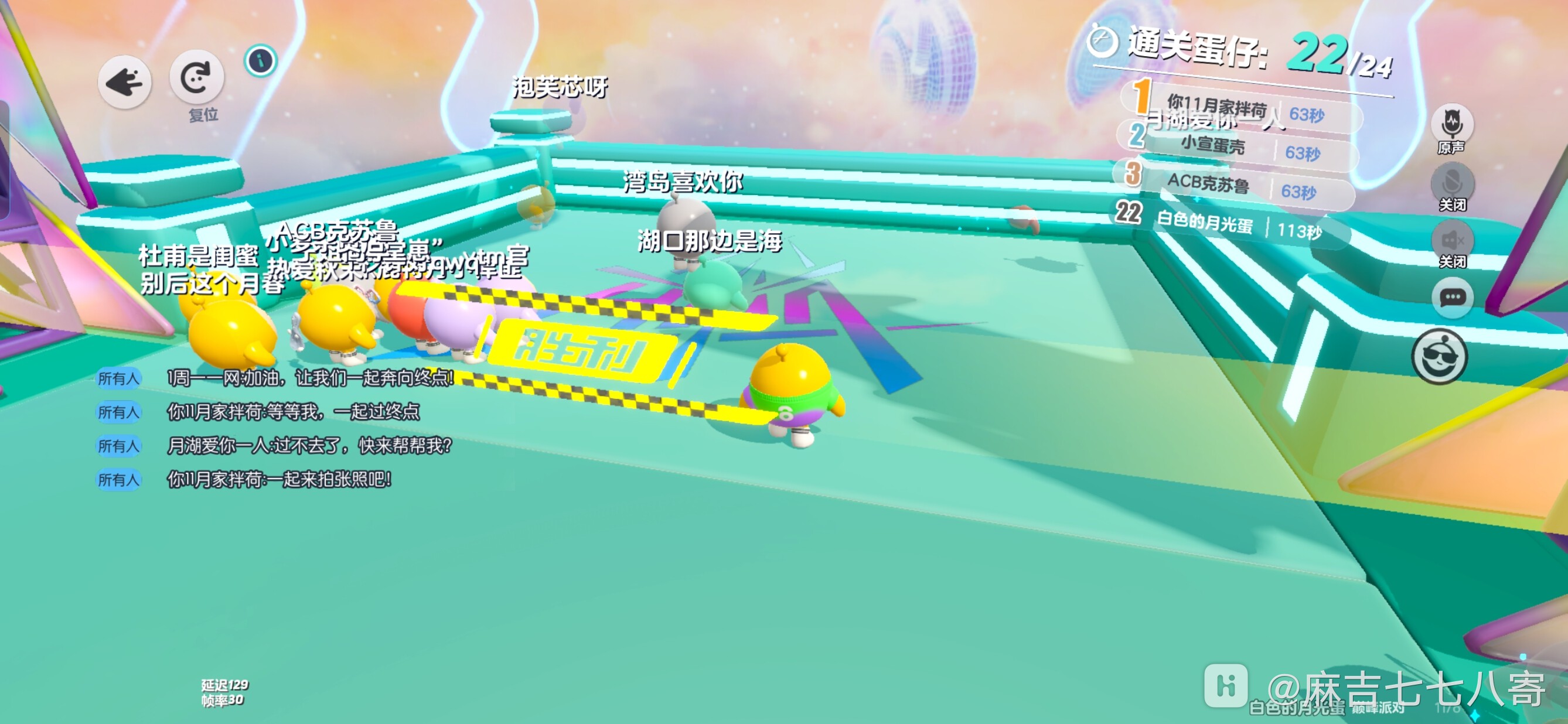The width and height of the screenshot is (1568, 724).
Task: Open the chat bubble message icon
Action: pyautogui.click(x=1454, y=296)
